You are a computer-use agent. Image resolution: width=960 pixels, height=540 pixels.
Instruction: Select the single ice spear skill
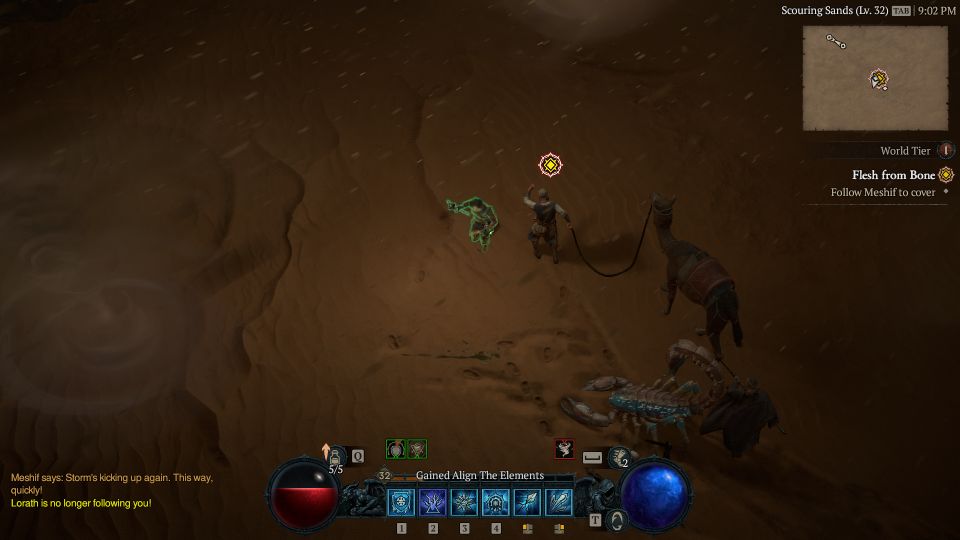[x=527, y=502]
